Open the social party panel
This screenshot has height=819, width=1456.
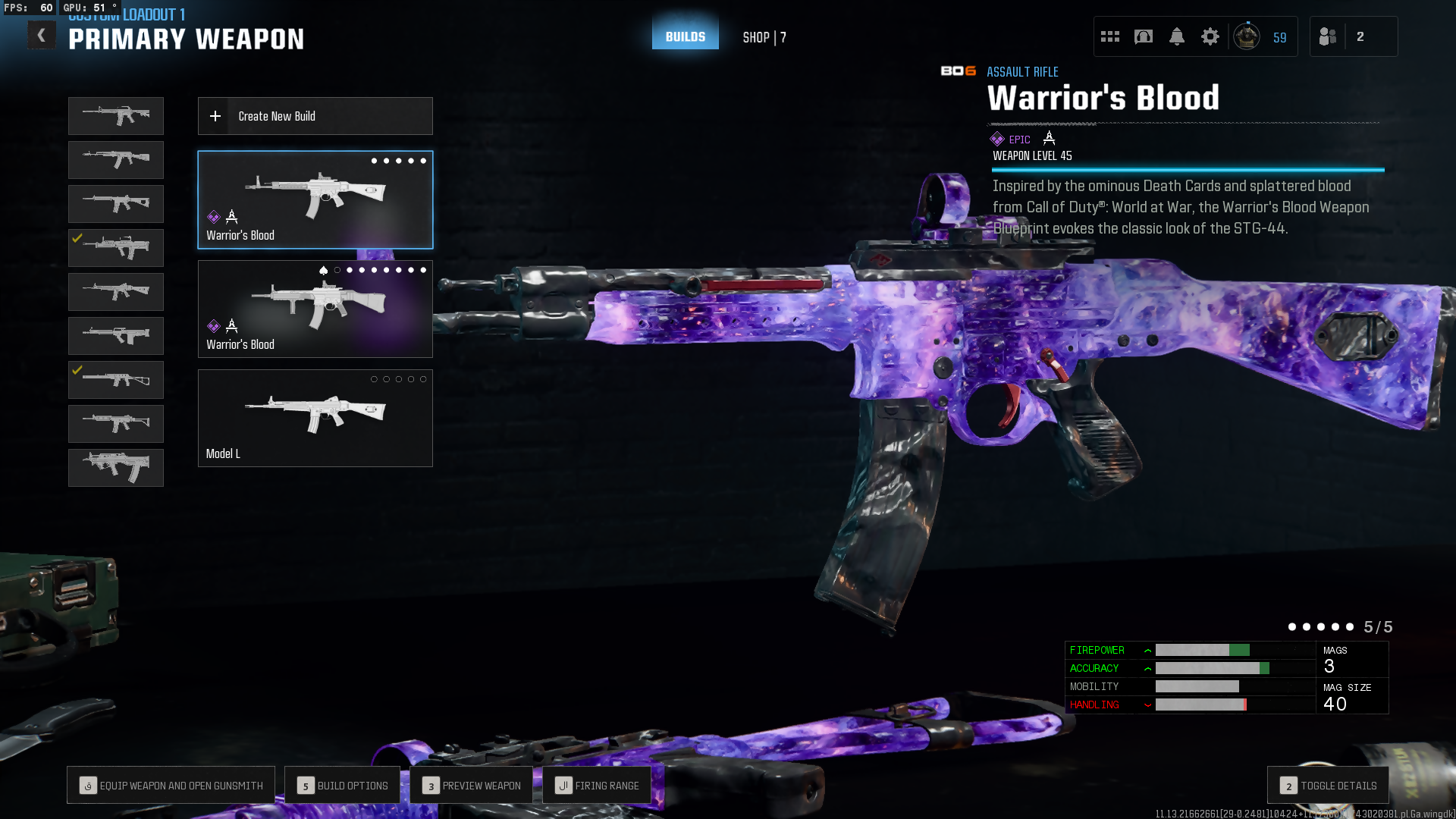(1329, 36)
